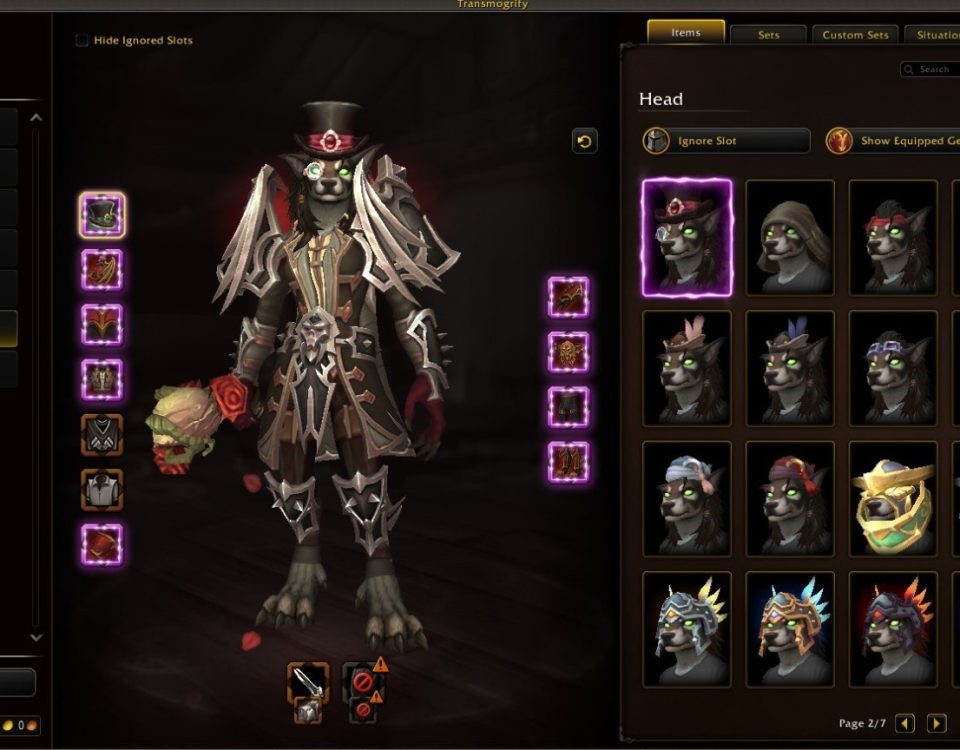Reset the character model view
The width and height of the screenshot is (960, 750).
pos(585,141)
